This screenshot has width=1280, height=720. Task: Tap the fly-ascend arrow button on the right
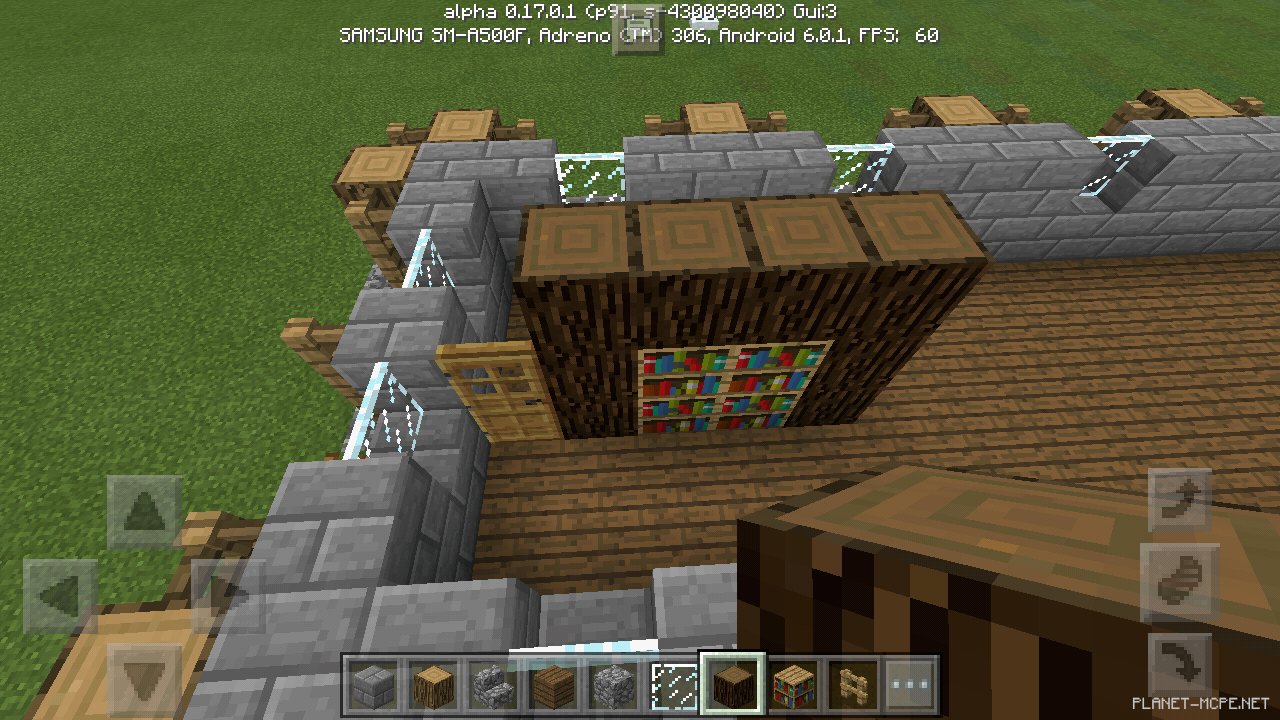(1179, 497)
